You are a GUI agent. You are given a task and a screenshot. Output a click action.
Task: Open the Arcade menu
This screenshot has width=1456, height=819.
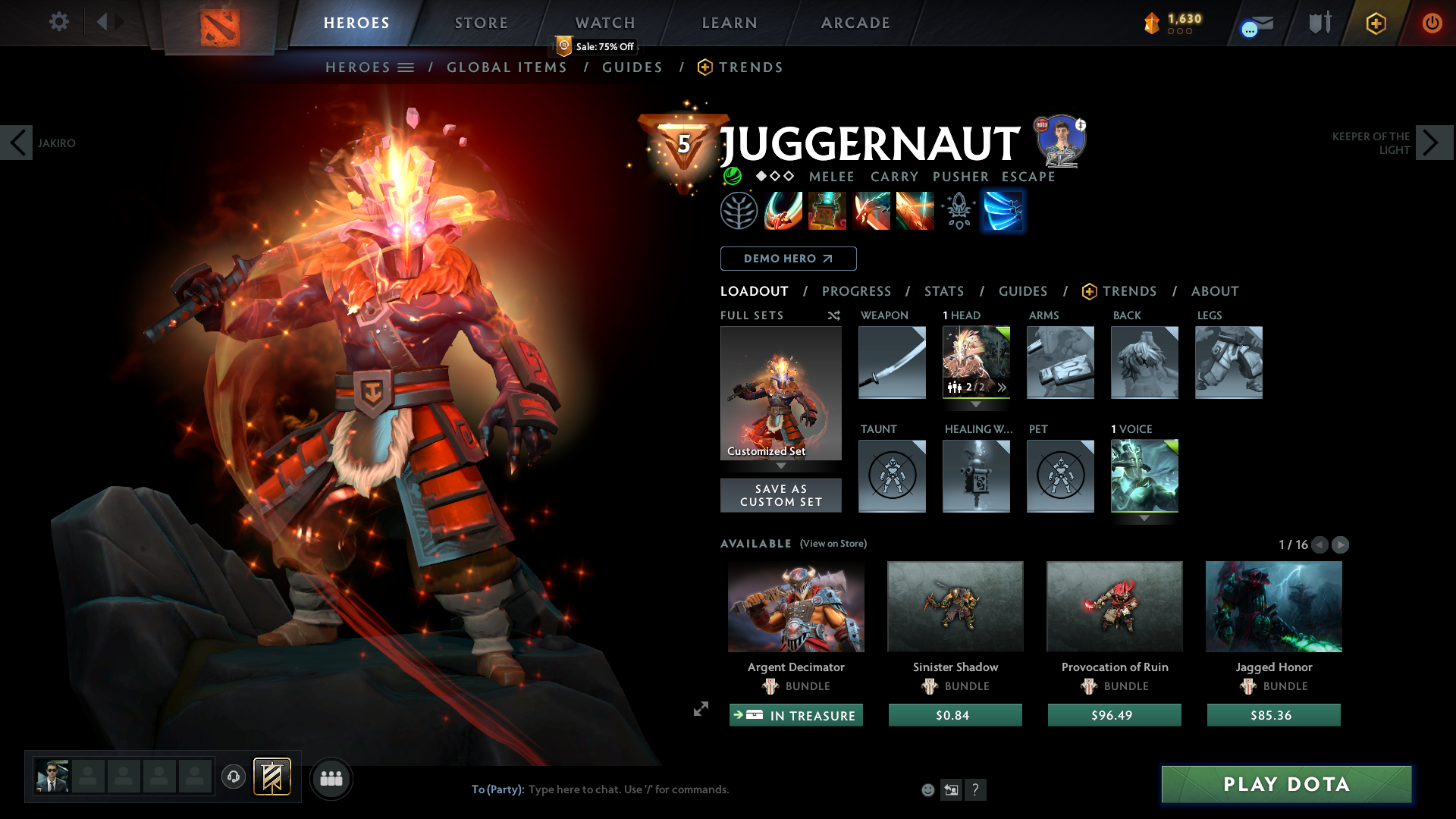pos(855,23)
